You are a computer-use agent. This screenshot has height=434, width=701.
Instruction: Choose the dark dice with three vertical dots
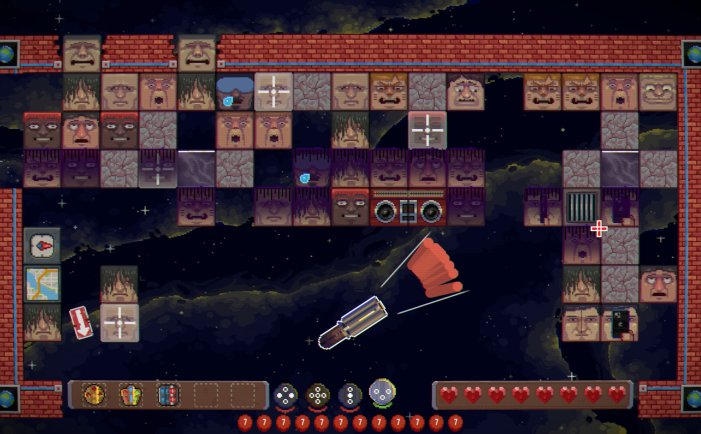350,394
